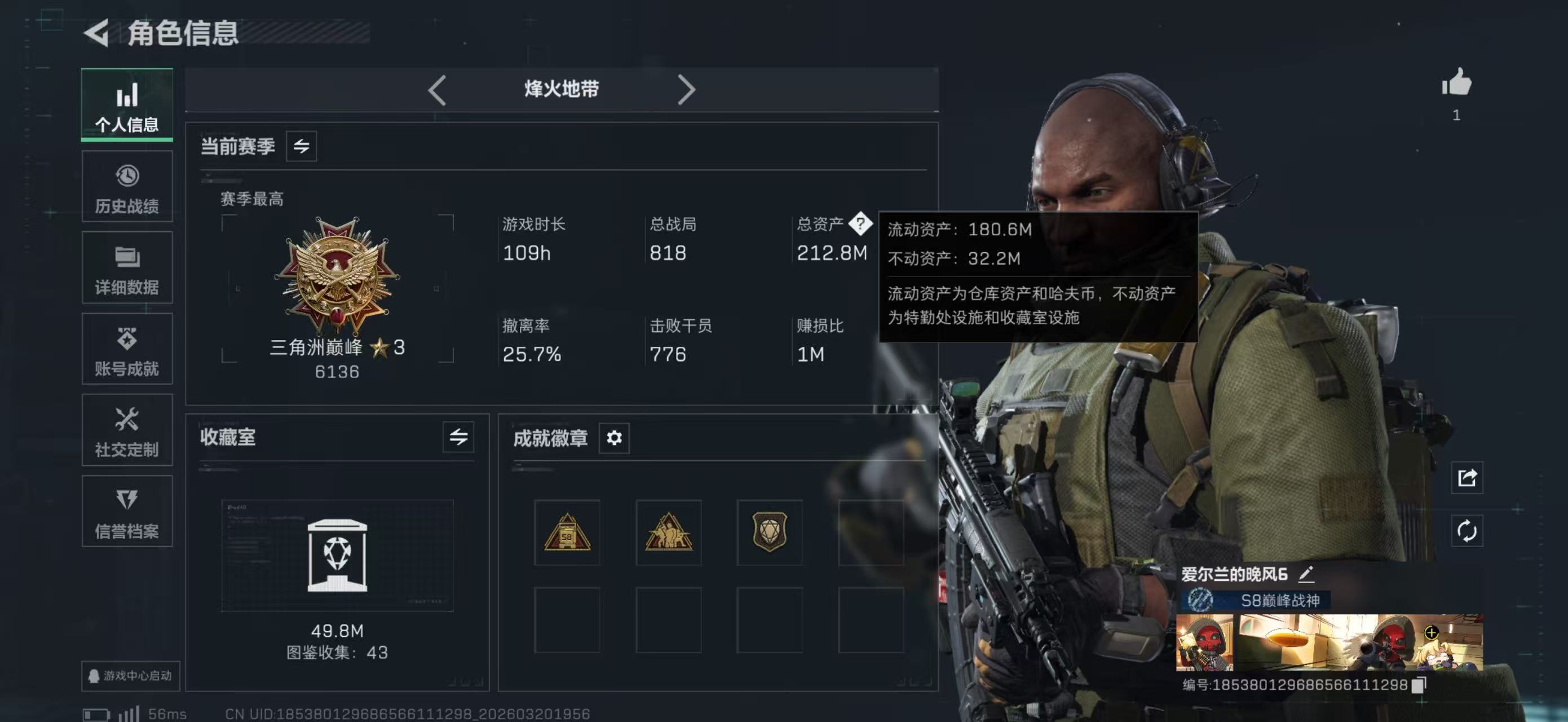Viewport: 1568px width, 722px height.
Task: Show the 信誉档案 tab
Action: [x=127, y=512]
